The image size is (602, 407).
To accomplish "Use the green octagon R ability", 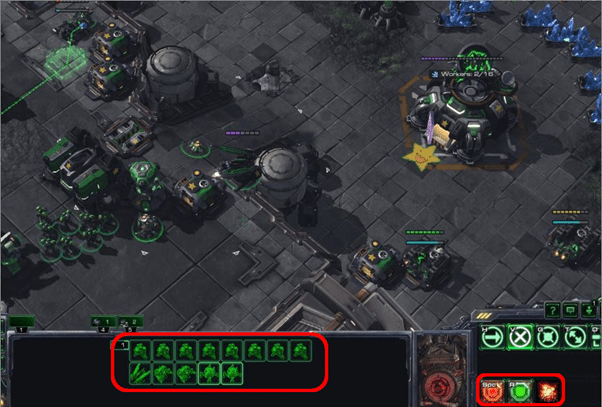I will coord(520,390).
